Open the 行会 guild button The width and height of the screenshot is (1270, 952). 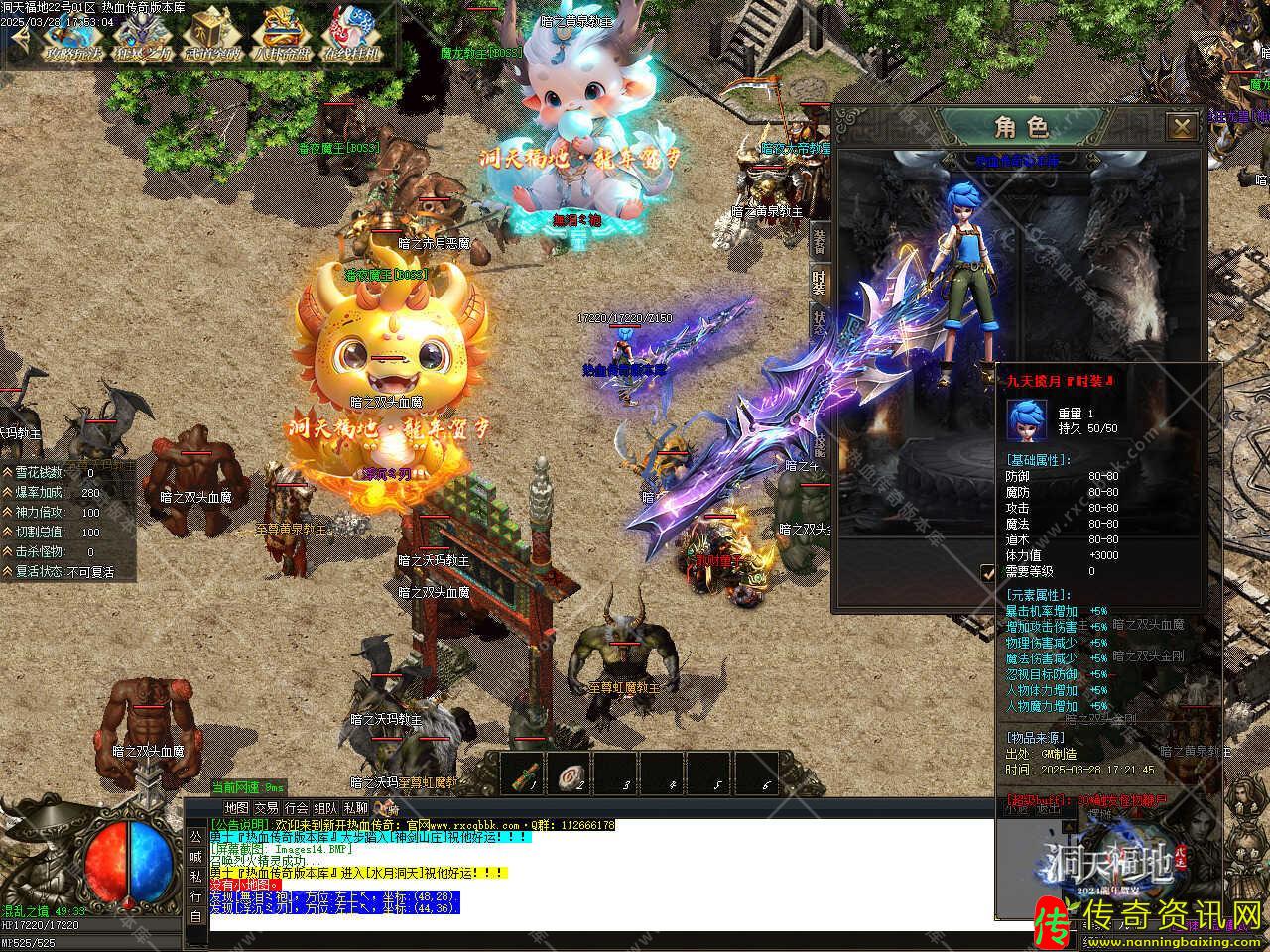[x=296, y=808]
